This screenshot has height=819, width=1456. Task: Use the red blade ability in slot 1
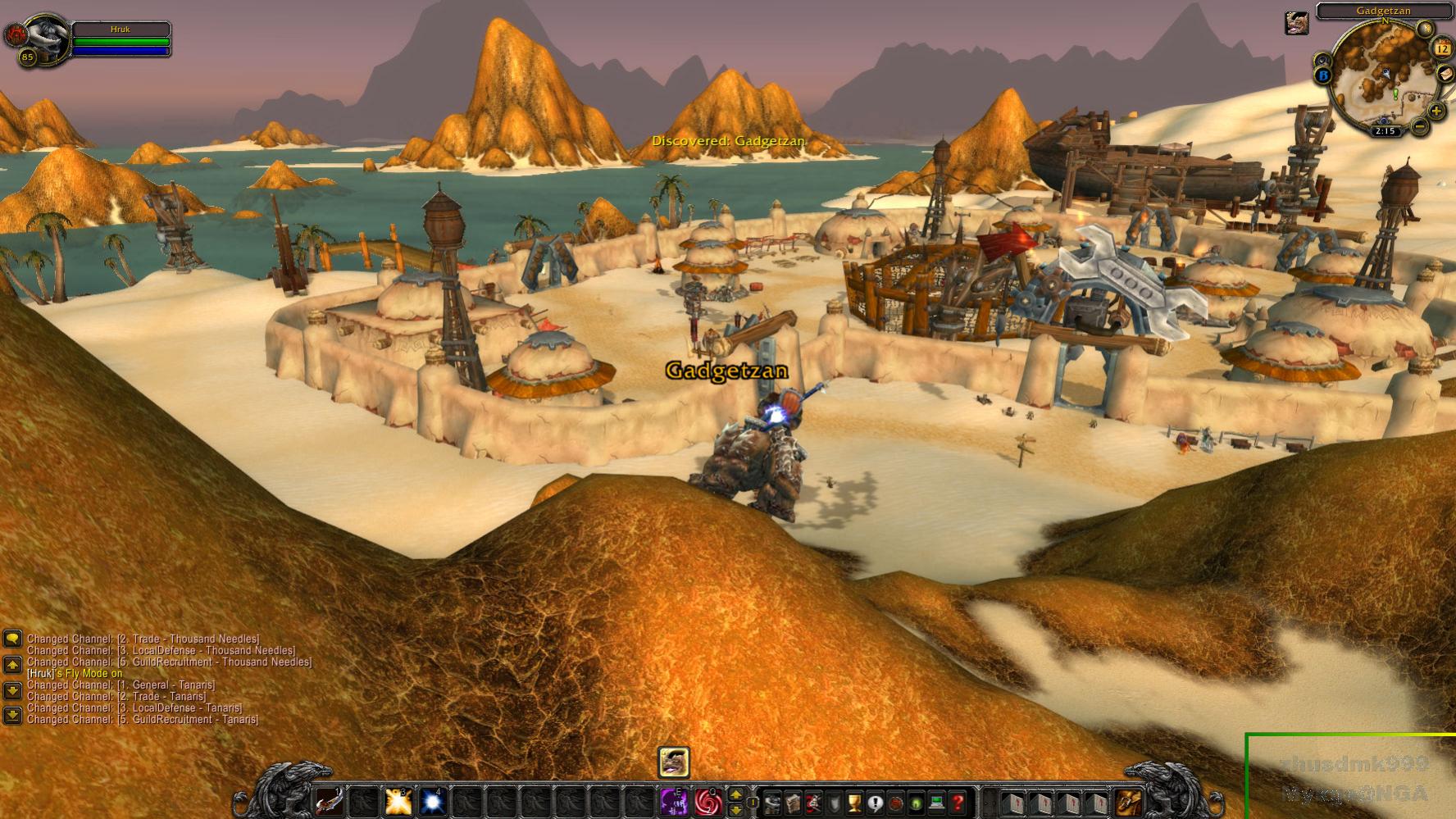(330, 801)
